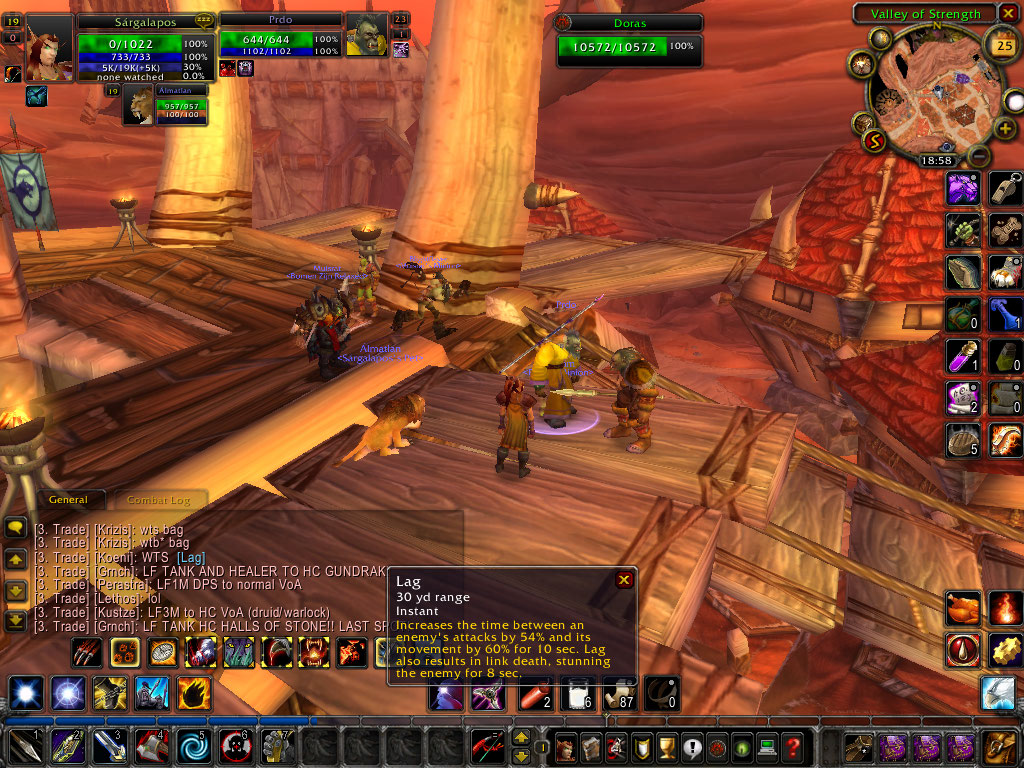Click the Lag spell link in Trade chat
This screenshot has height=768, width=1024.
point(191,557)
